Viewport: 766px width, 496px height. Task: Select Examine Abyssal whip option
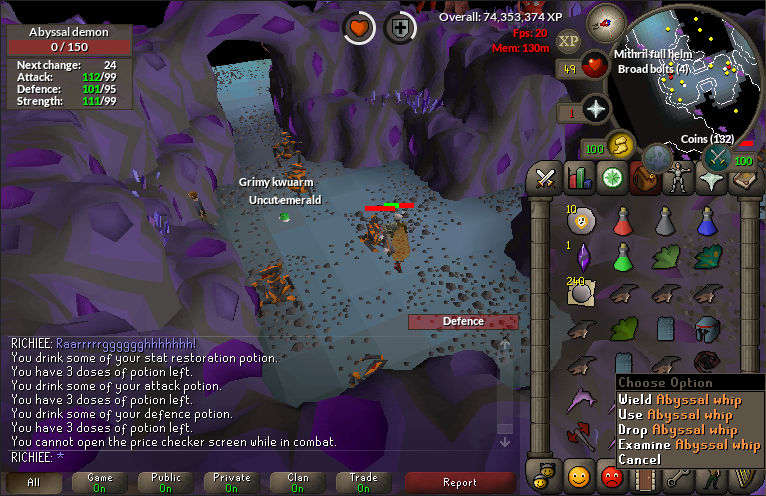pyautogui.click(x=688, y=445)
